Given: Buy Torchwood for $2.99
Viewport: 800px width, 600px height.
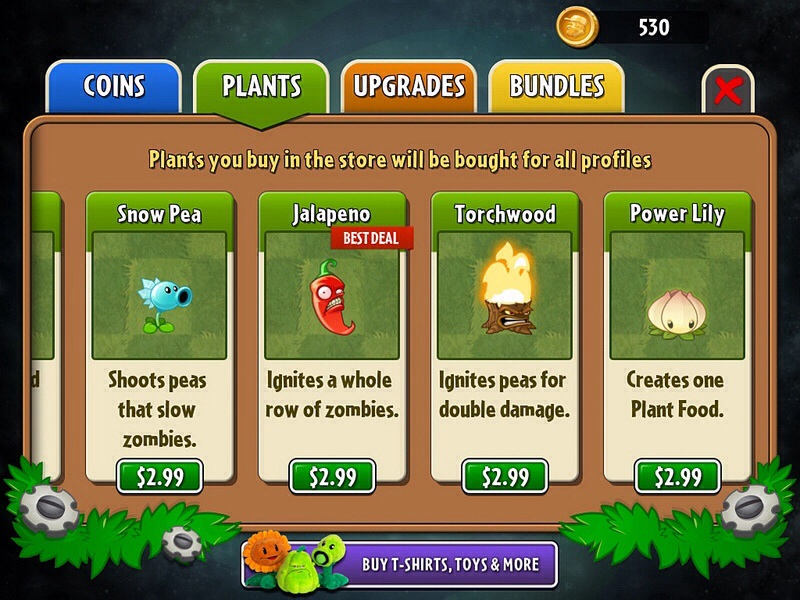Looking at the screenshot, I should [504, 476].
